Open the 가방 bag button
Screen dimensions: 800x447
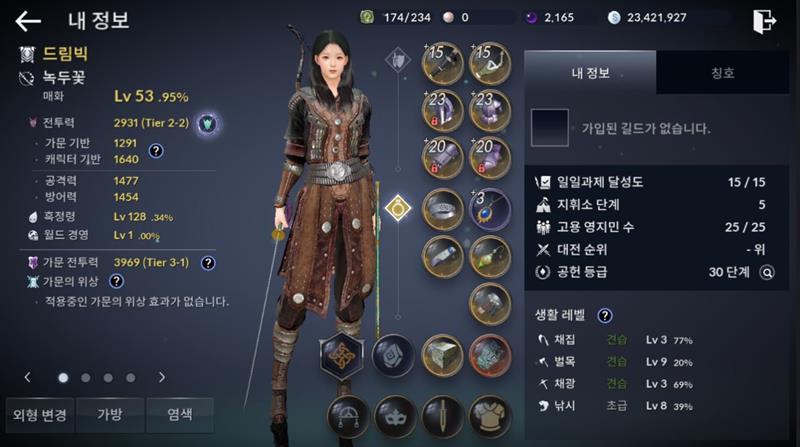[x=109, y=415]
